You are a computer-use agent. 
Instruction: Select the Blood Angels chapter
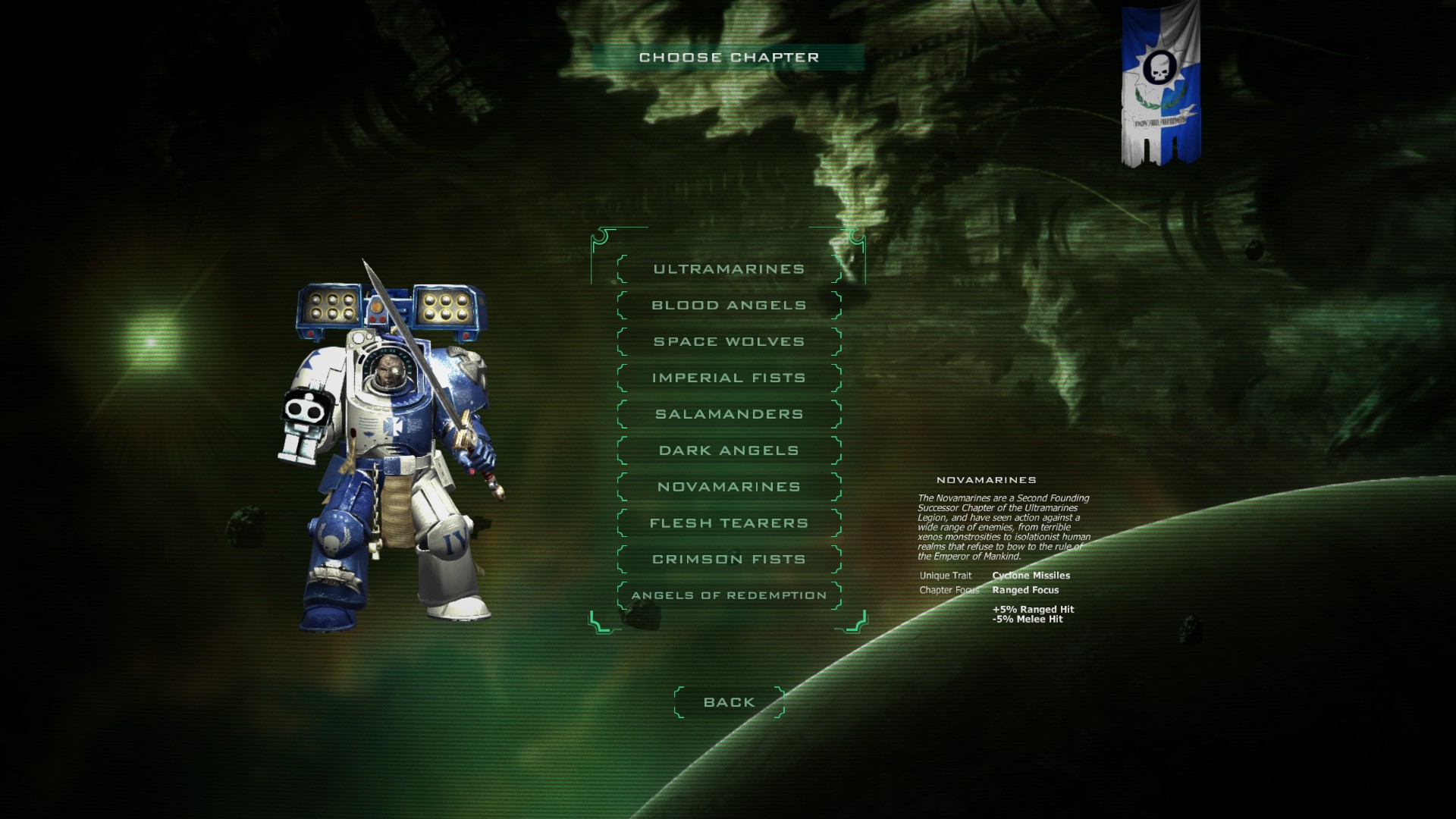coord(728,304)
